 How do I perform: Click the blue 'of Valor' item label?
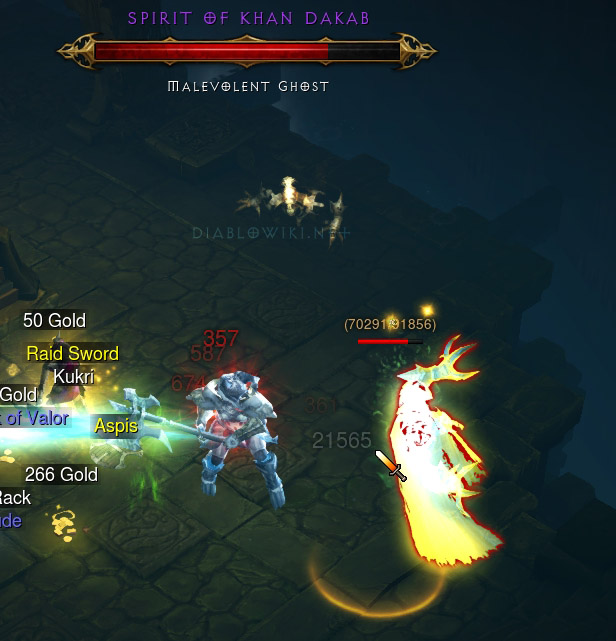36,418
